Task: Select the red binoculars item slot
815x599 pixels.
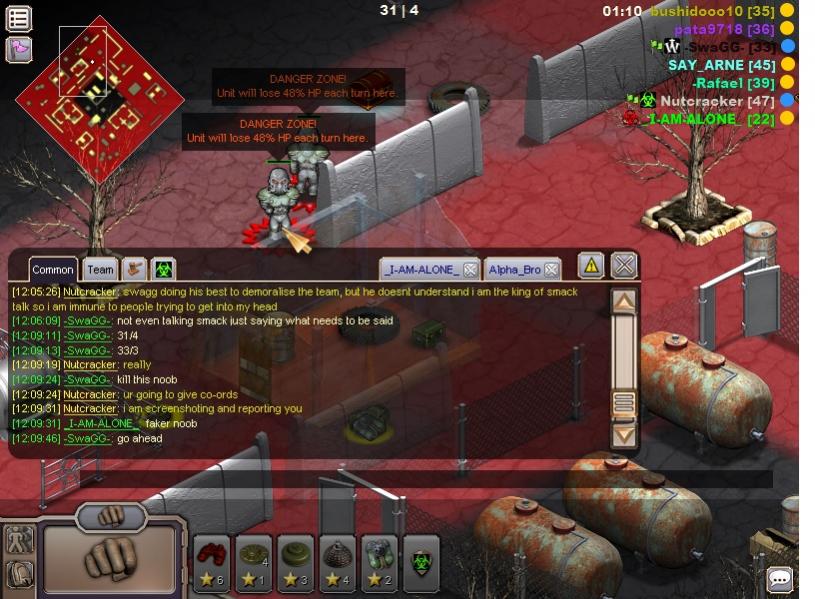Action: tap(212, 565)
